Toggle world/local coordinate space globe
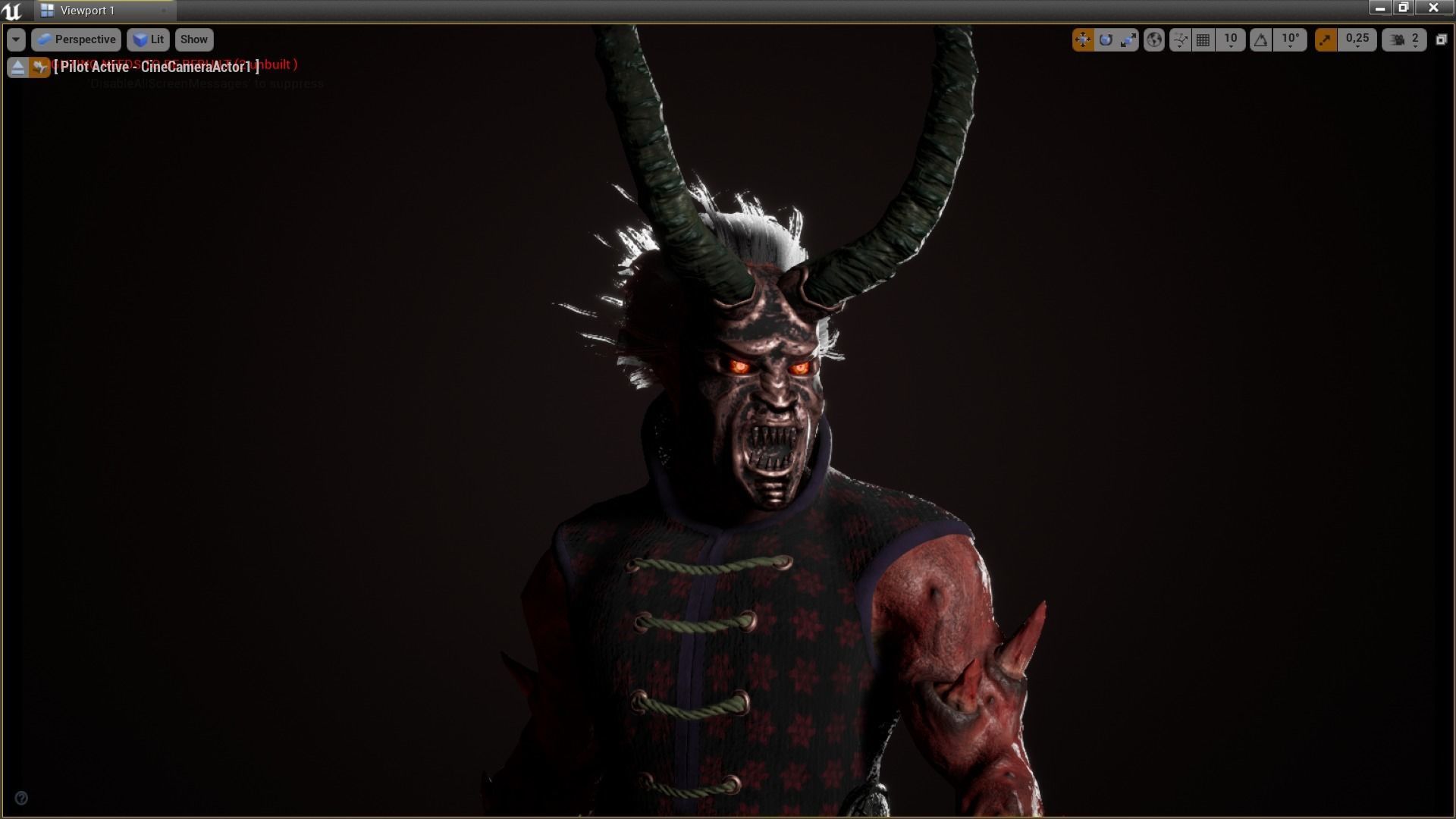Screen dimensions: 1456x819 (1154, 39)
